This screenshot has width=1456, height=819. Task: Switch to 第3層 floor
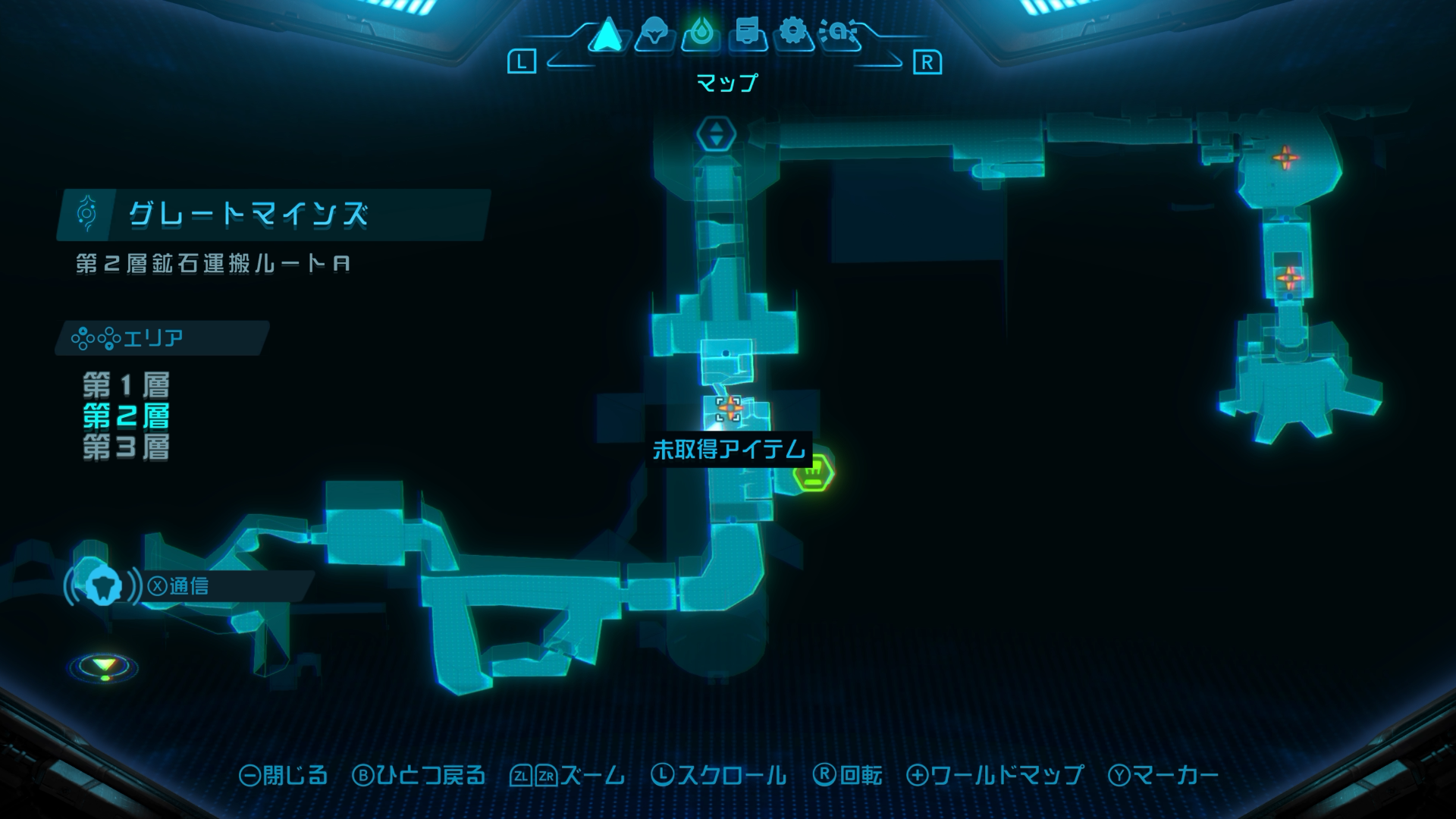126,447
